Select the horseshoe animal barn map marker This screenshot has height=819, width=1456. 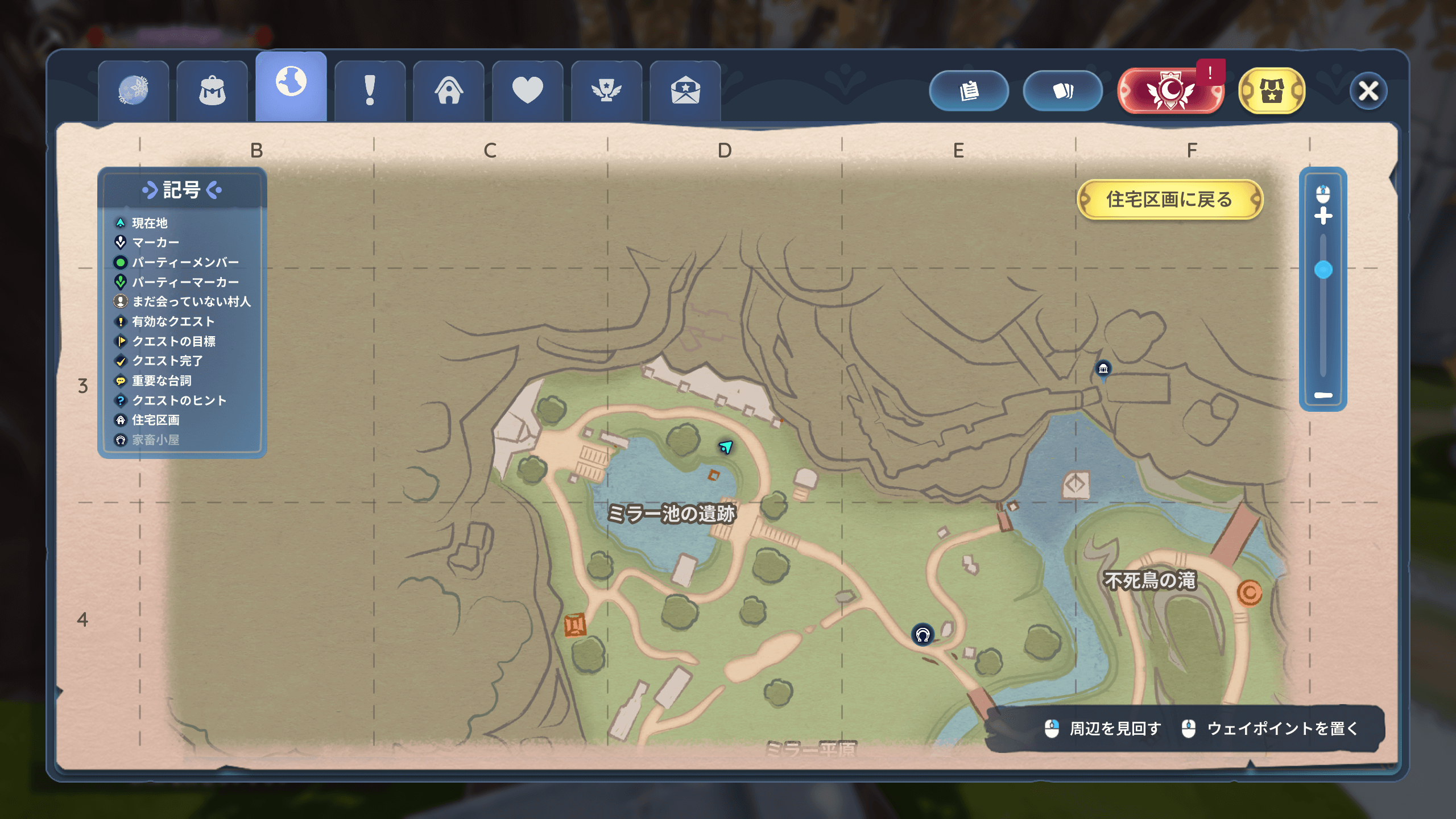click(x=923, y=634)
